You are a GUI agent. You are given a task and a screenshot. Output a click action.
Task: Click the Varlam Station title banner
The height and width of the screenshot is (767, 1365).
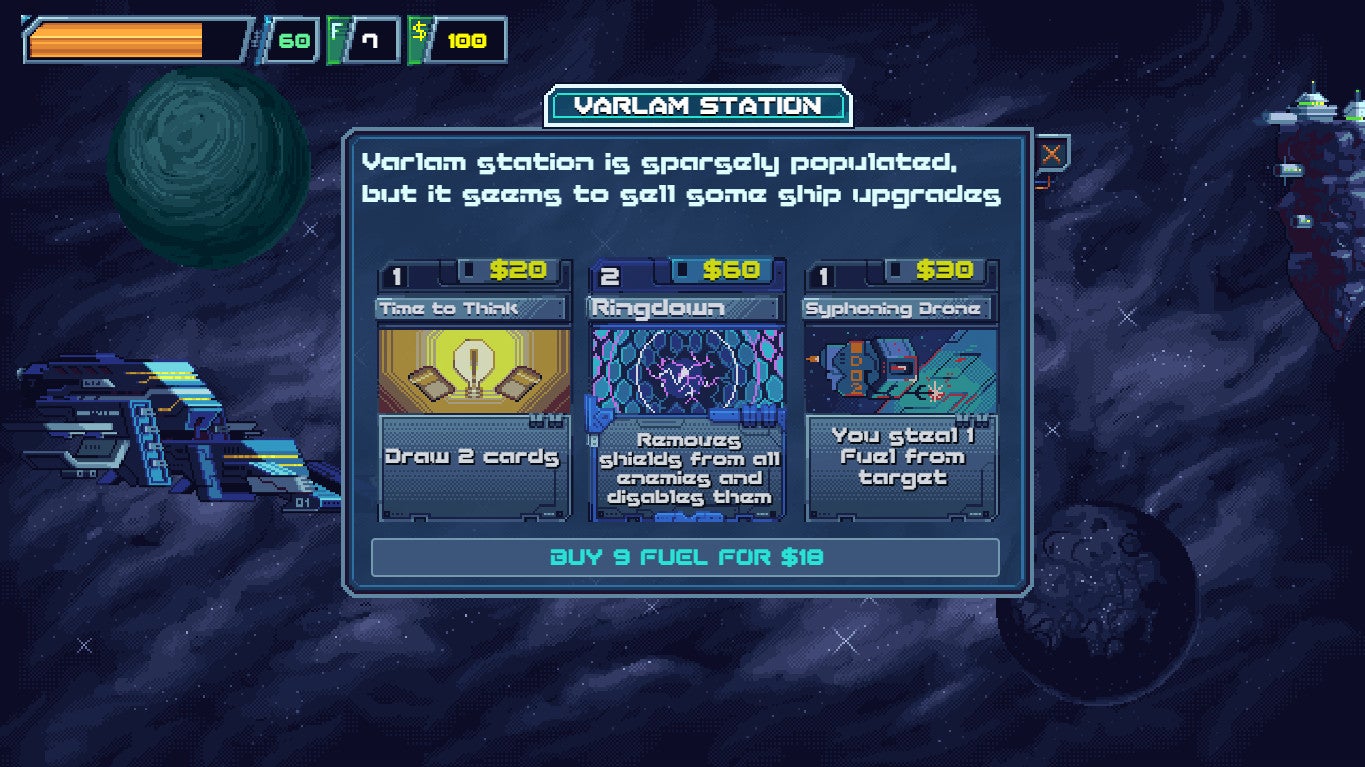[x=697, y=105]
